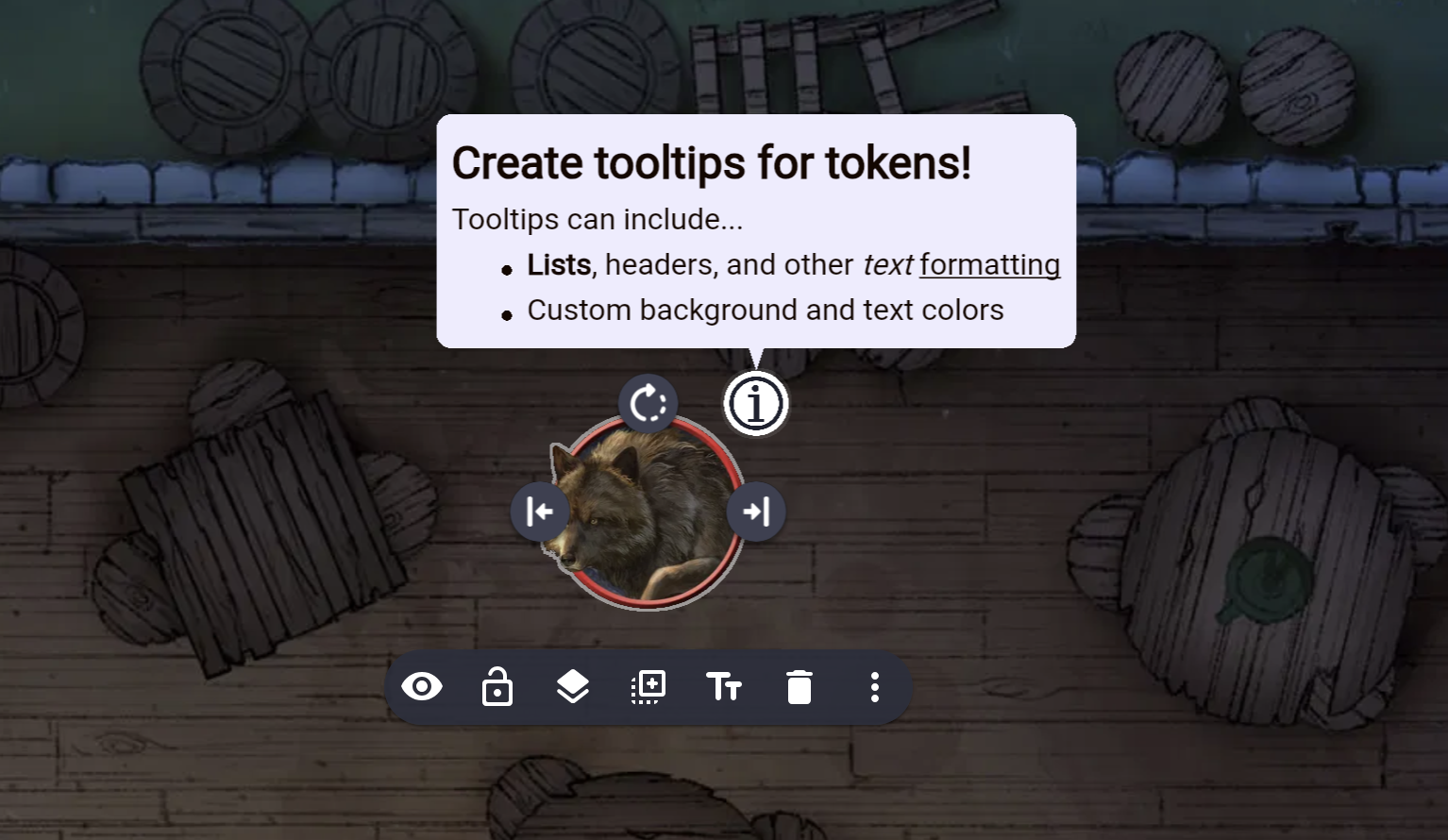
Task: Delete the token with the trash icon
Action: 799,687
